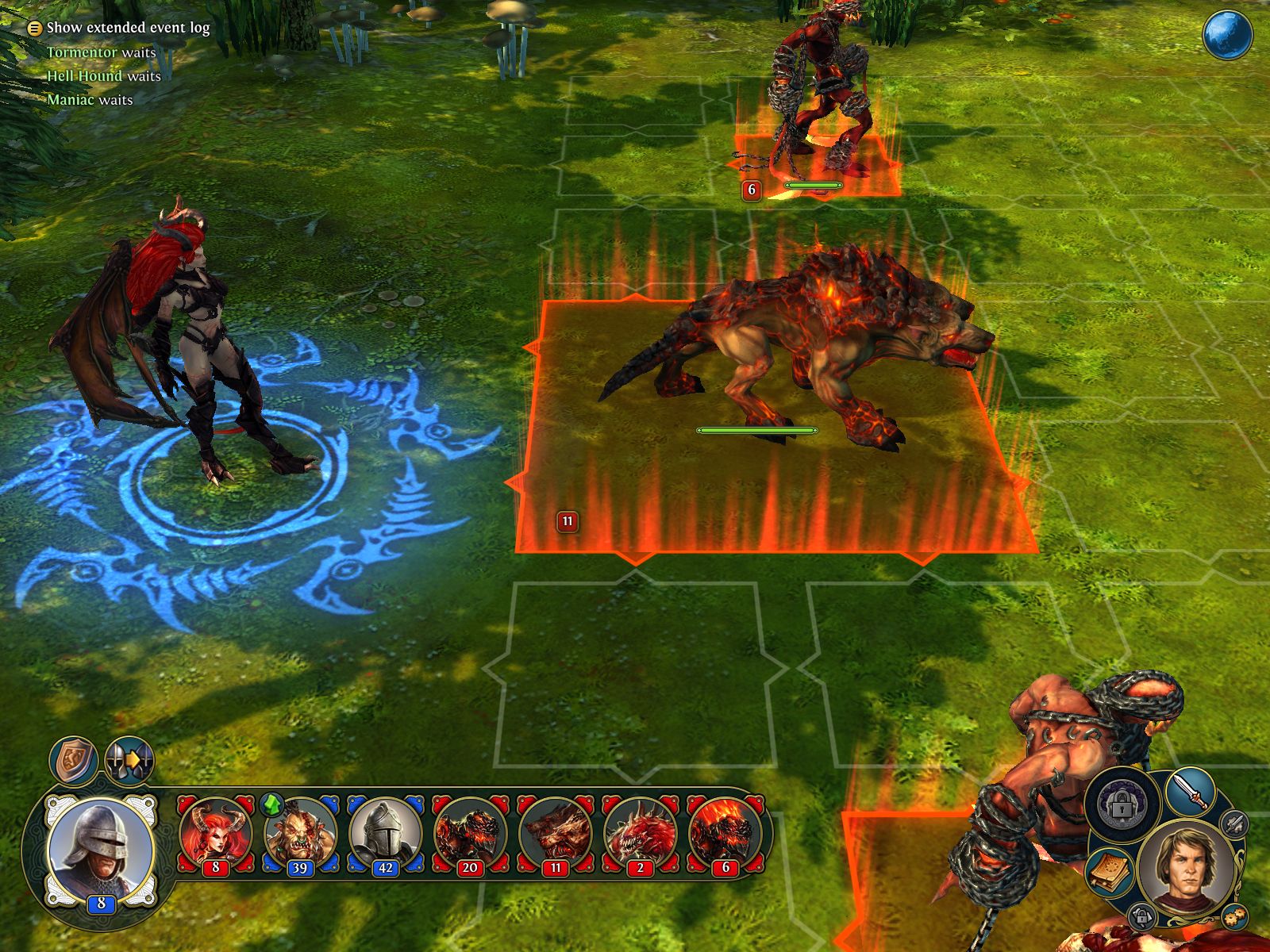This screenshot has width=1270, height=952.
Task: Click the hell hound portrait with 11 units
Action: (554, 835)
